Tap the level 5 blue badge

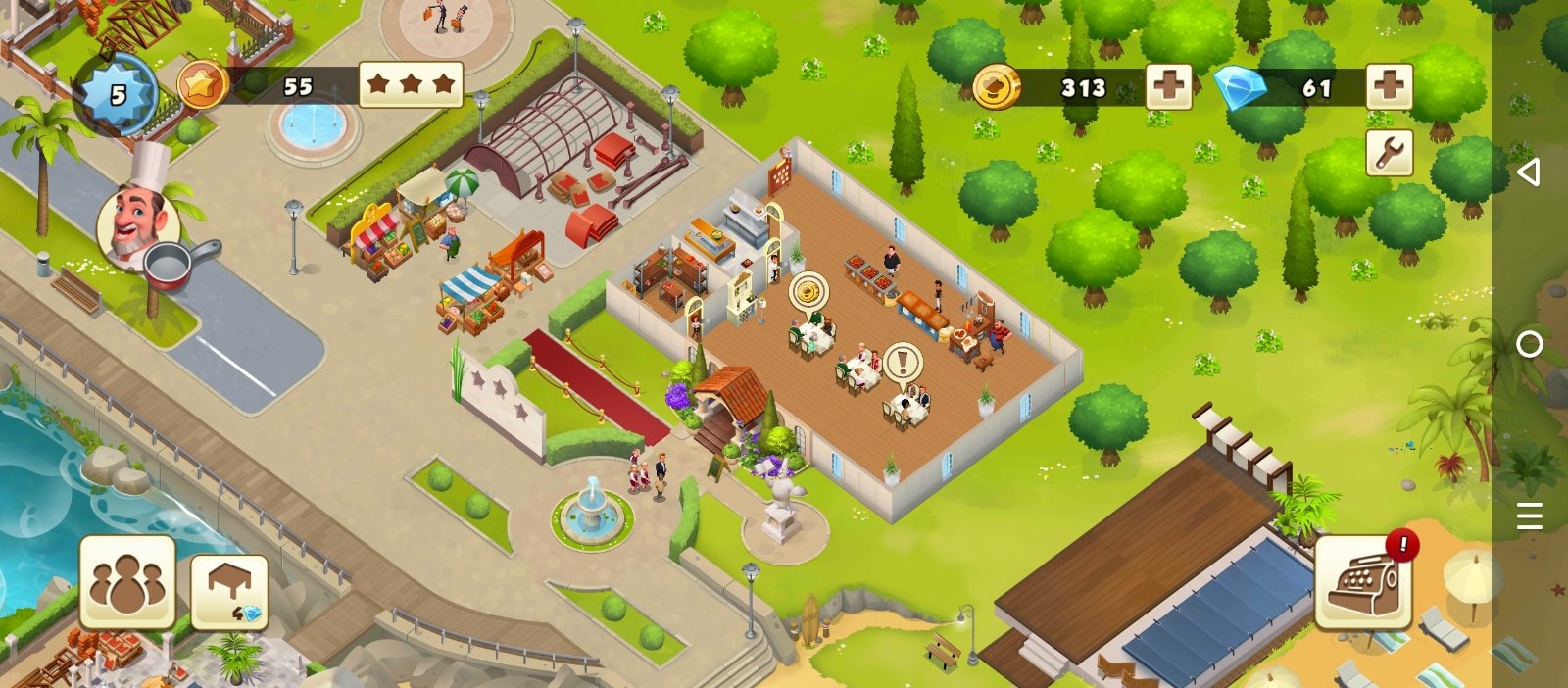(117, 94)
